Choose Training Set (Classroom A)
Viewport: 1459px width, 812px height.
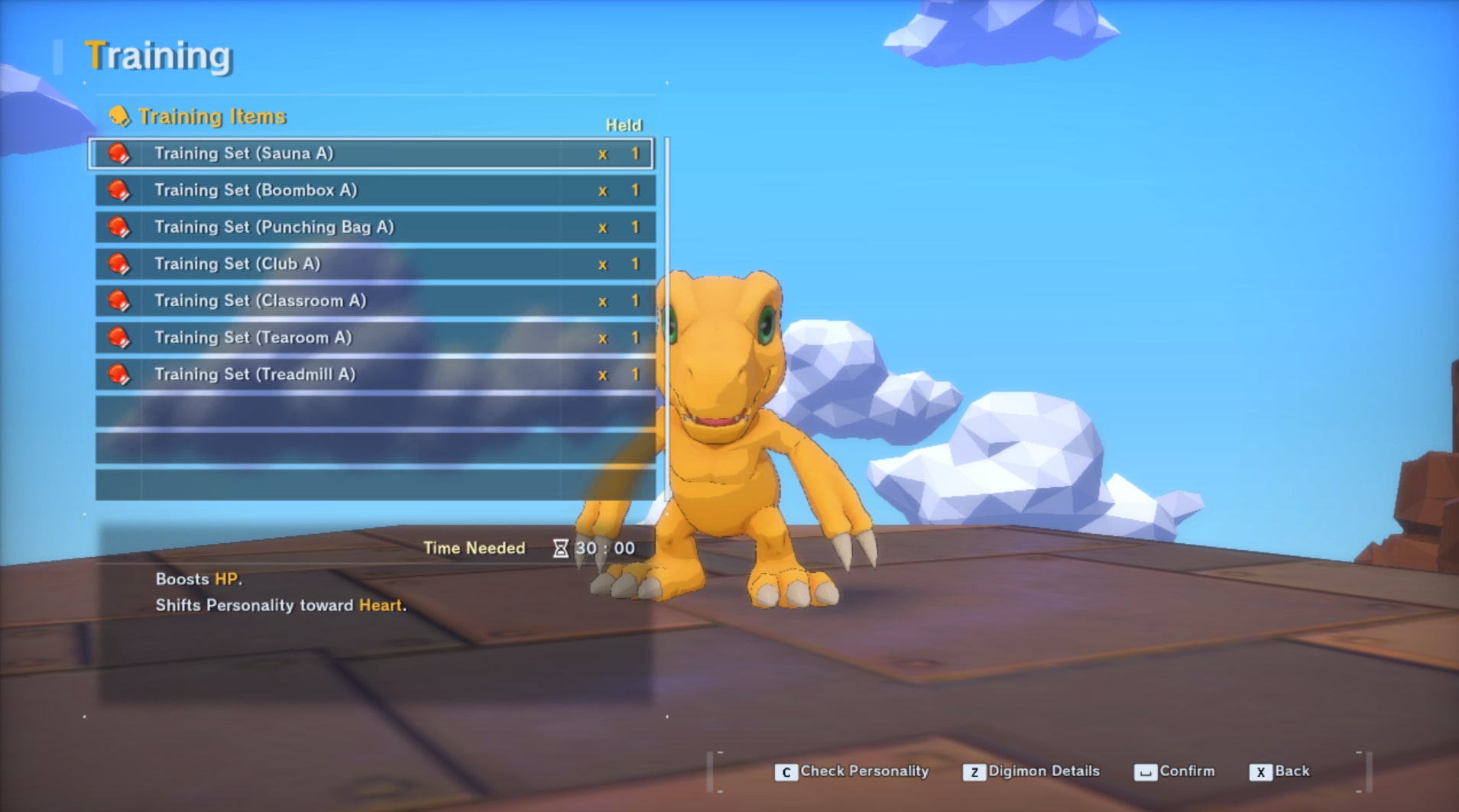374,300
